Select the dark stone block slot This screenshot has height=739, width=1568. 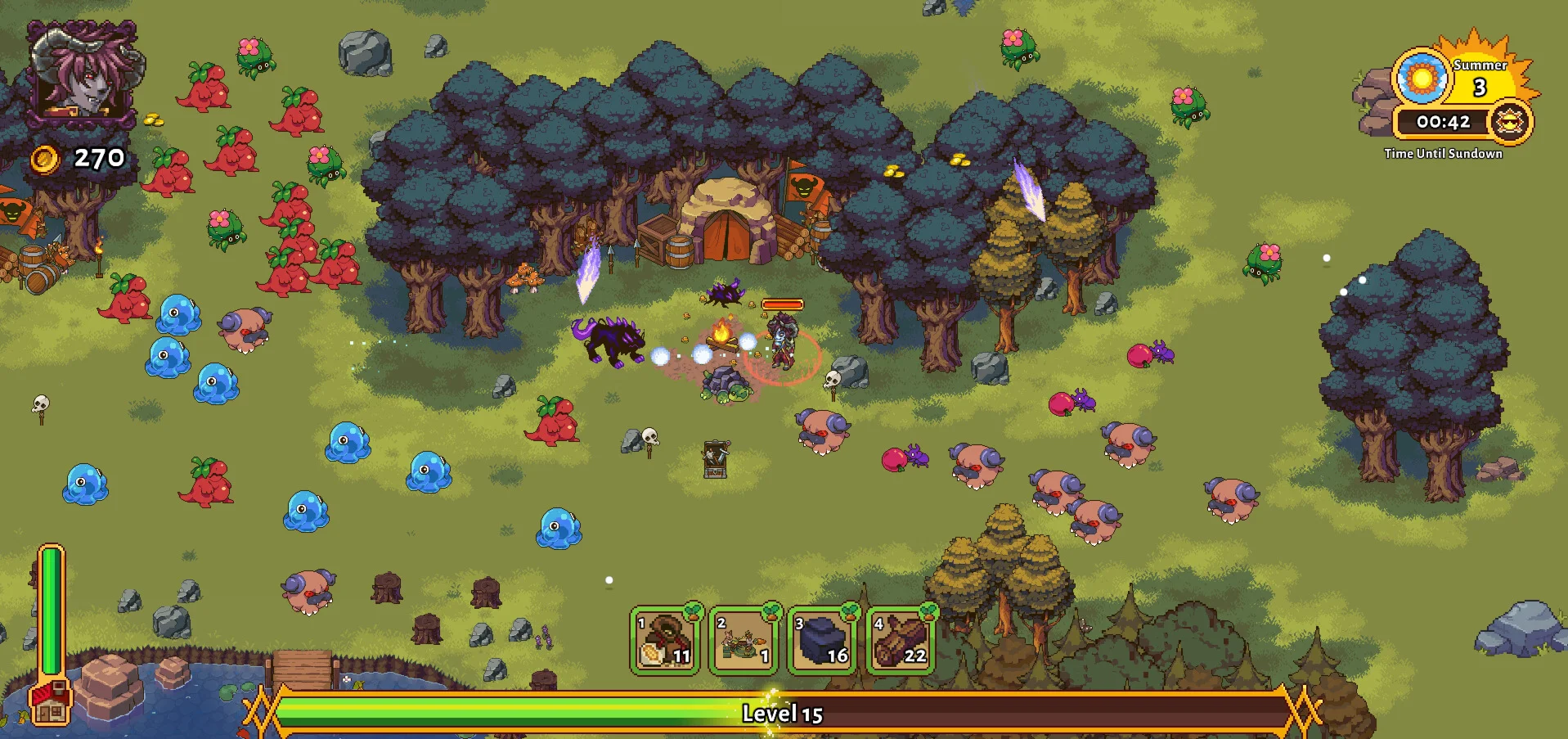tap(821, 641)
